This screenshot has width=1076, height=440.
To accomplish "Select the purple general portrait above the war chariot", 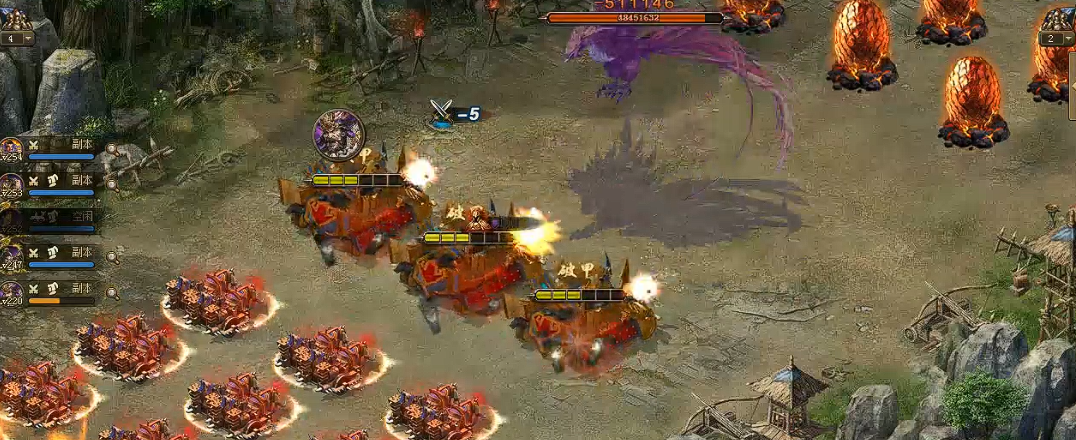I will 338,134.
